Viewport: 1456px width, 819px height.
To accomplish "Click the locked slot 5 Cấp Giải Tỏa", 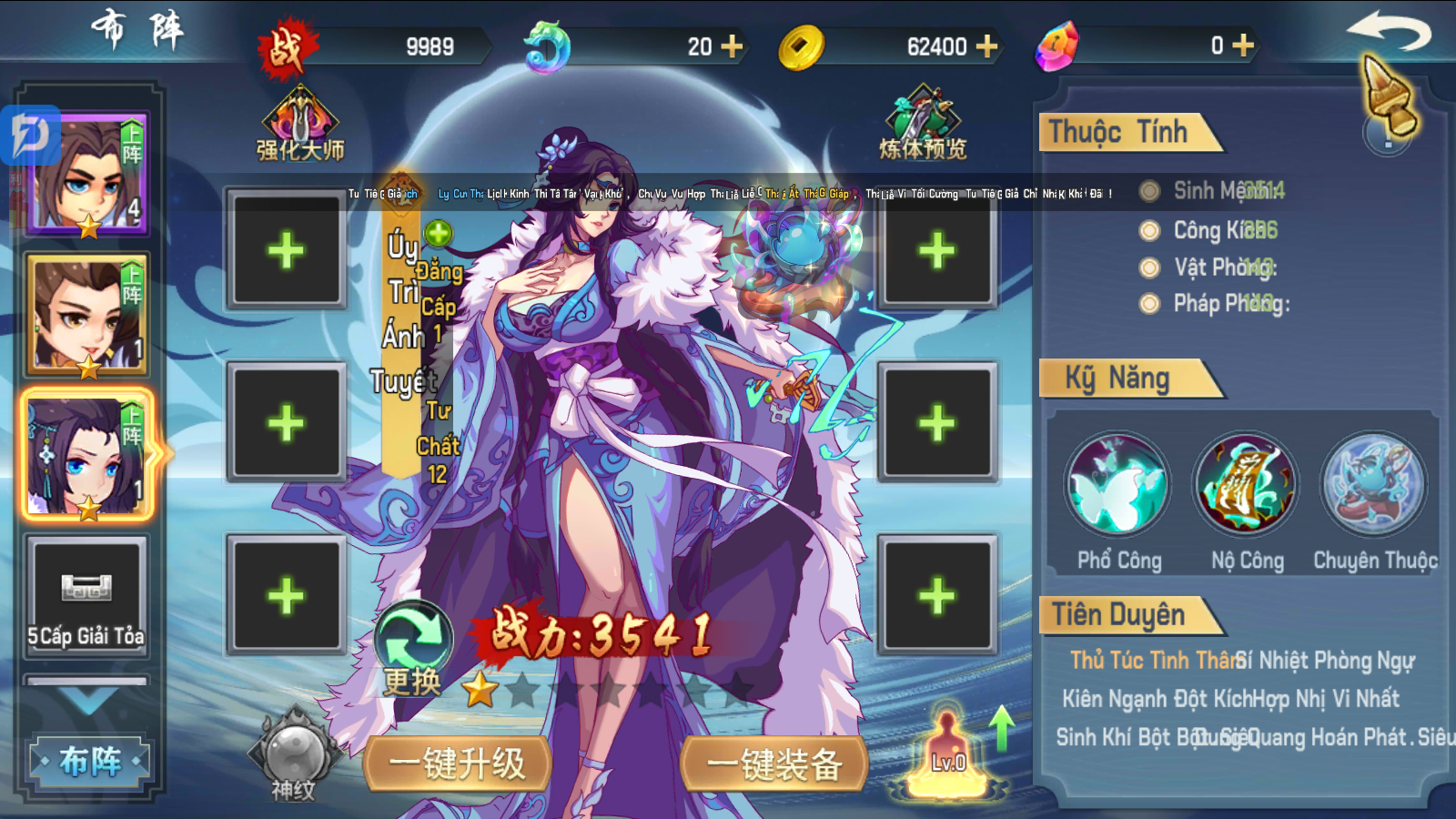I will [87, 595].
